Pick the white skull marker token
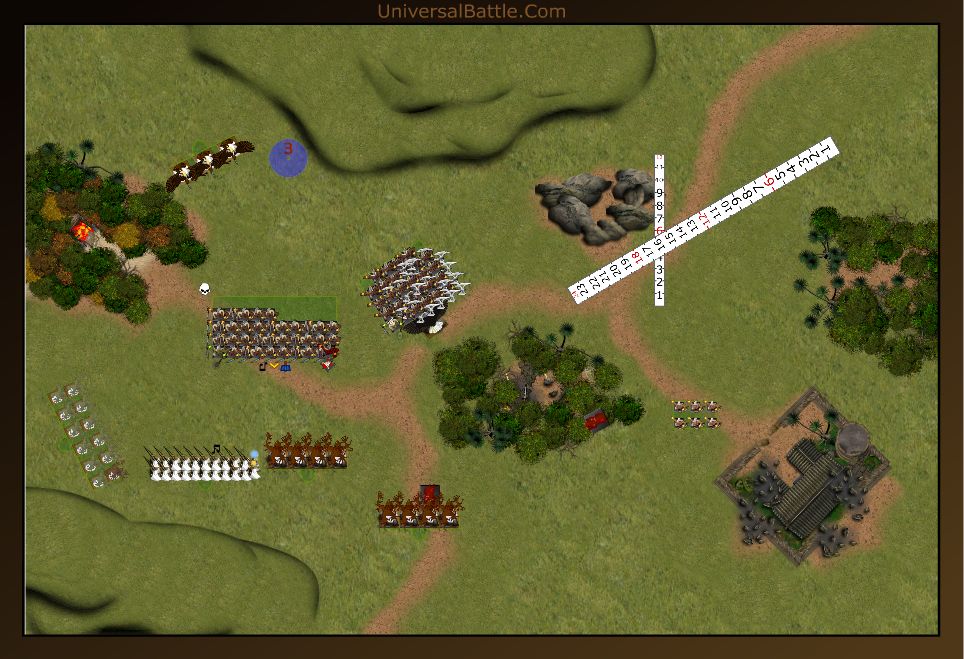 click(x=204, y=290)
